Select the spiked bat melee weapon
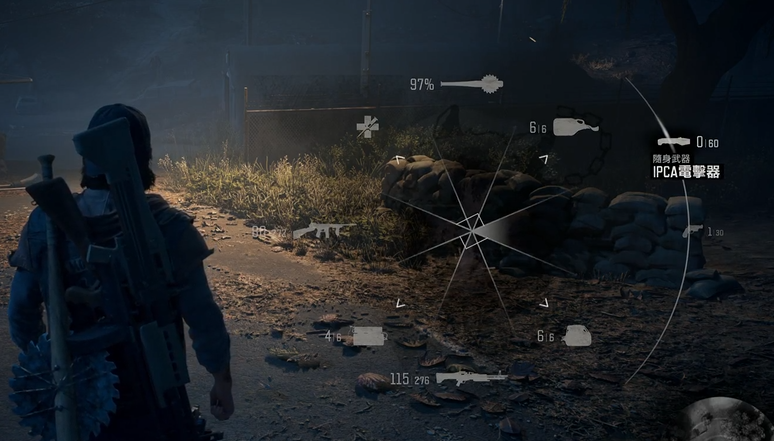The image size is (774, 441). pyautogui.click(x=471, y=85)
